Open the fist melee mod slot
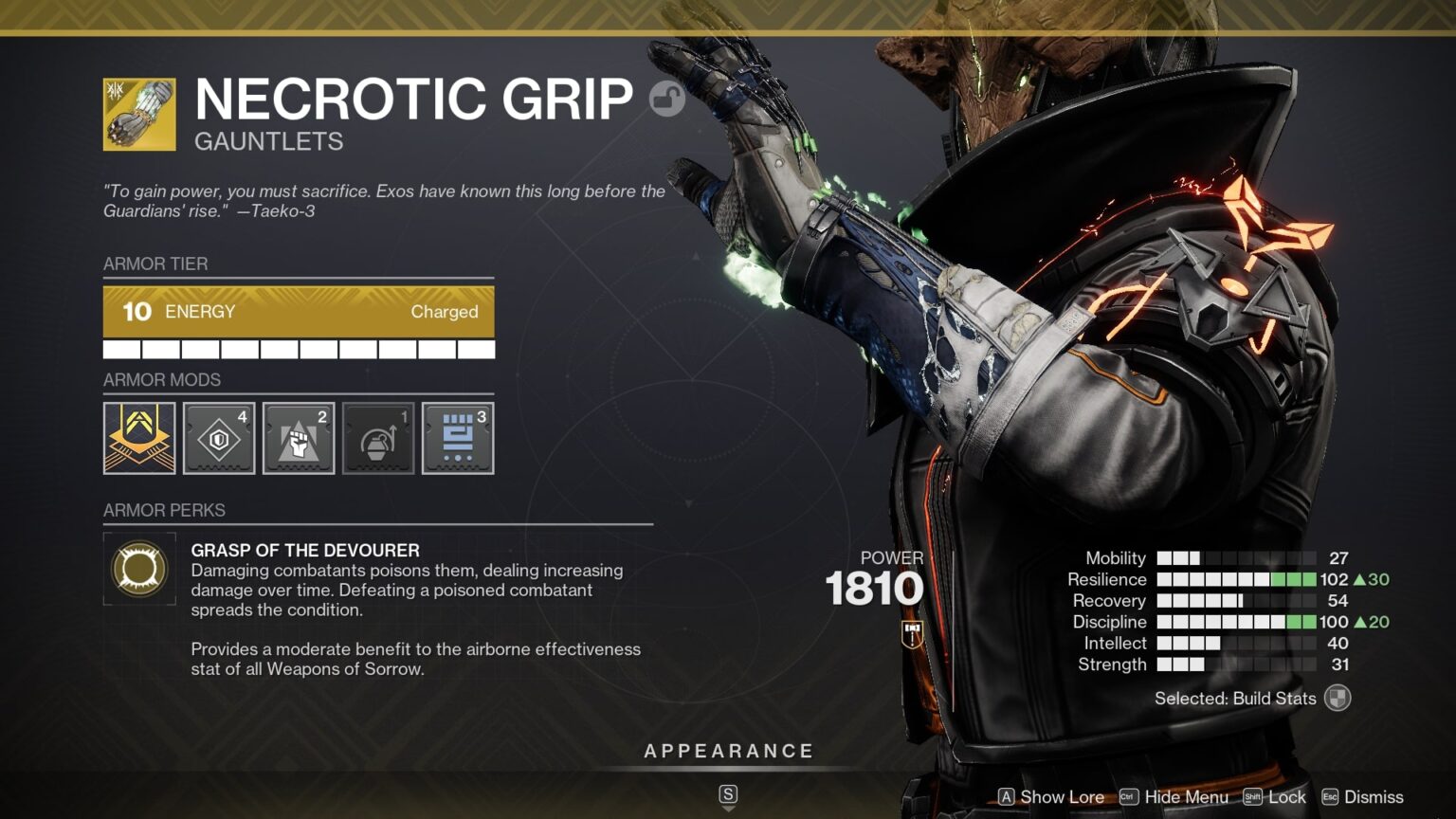 tap(299, 437)
